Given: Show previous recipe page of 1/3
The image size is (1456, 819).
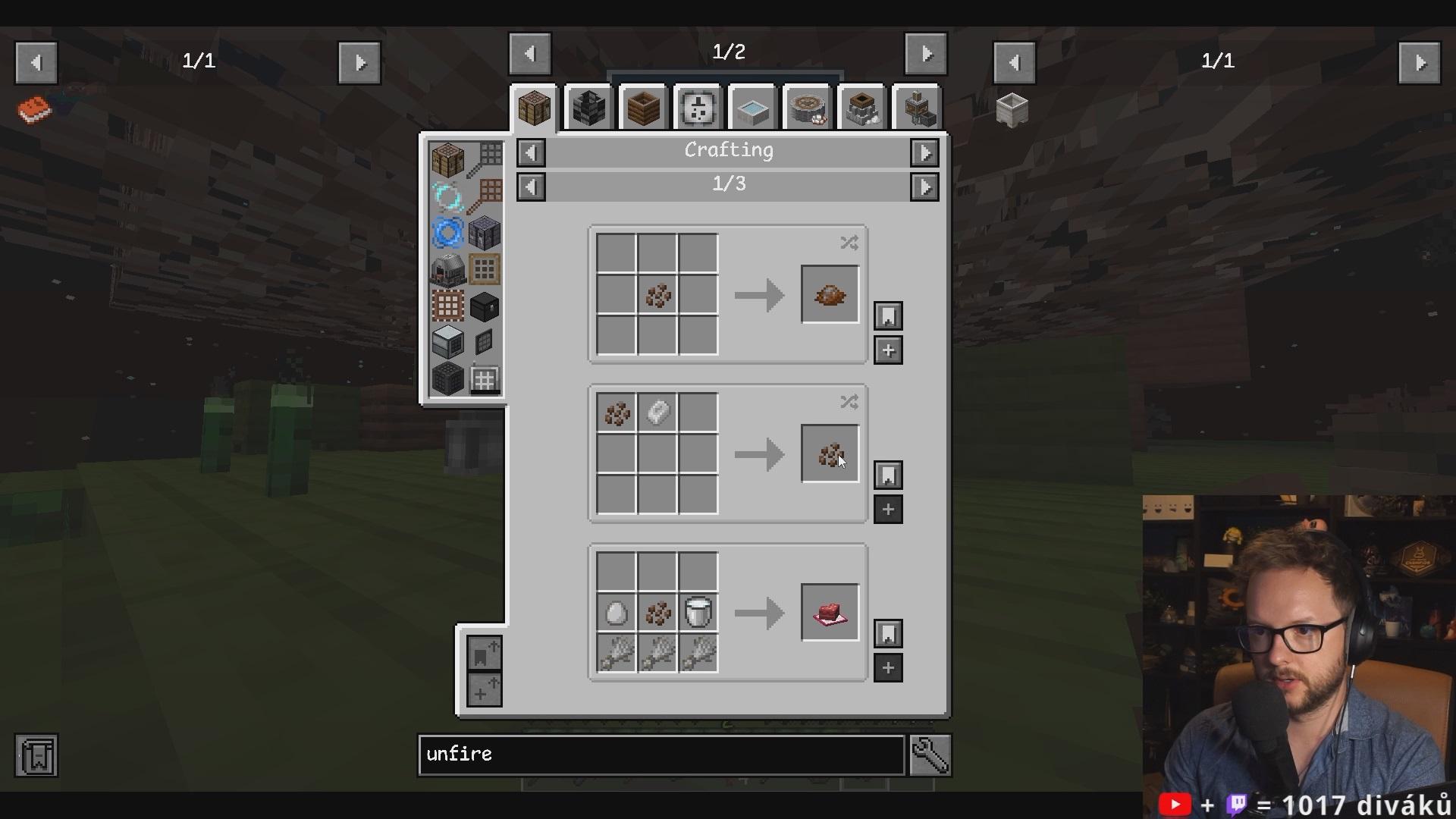Looking at the screenshot, I should [531, 187].
